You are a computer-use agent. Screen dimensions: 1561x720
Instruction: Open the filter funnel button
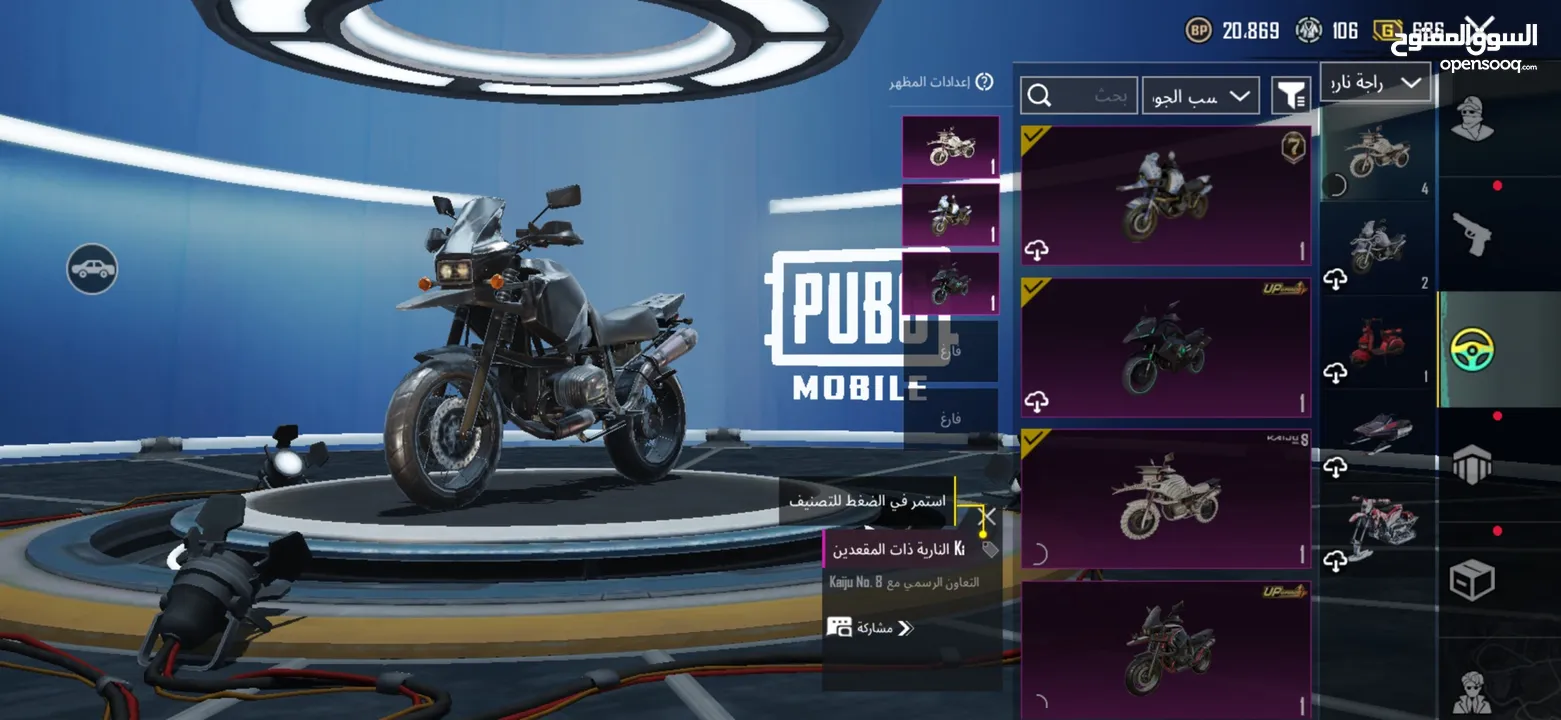point(1290,96)
